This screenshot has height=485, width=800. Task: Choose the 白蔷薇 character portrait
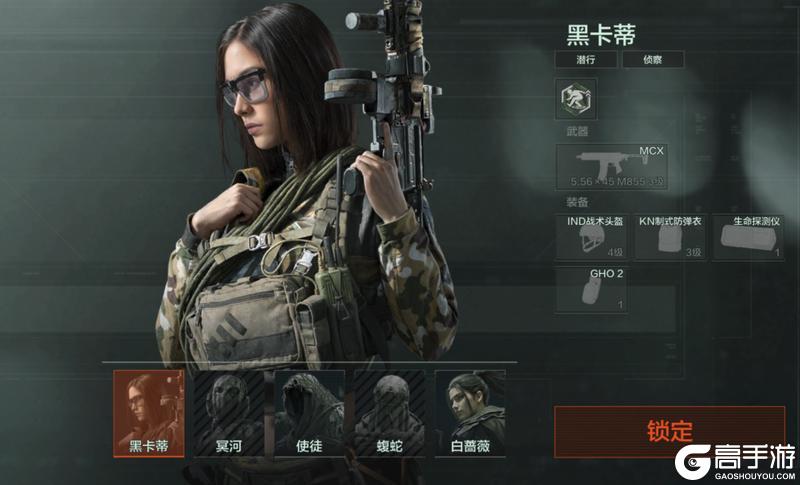click(470, 413)
